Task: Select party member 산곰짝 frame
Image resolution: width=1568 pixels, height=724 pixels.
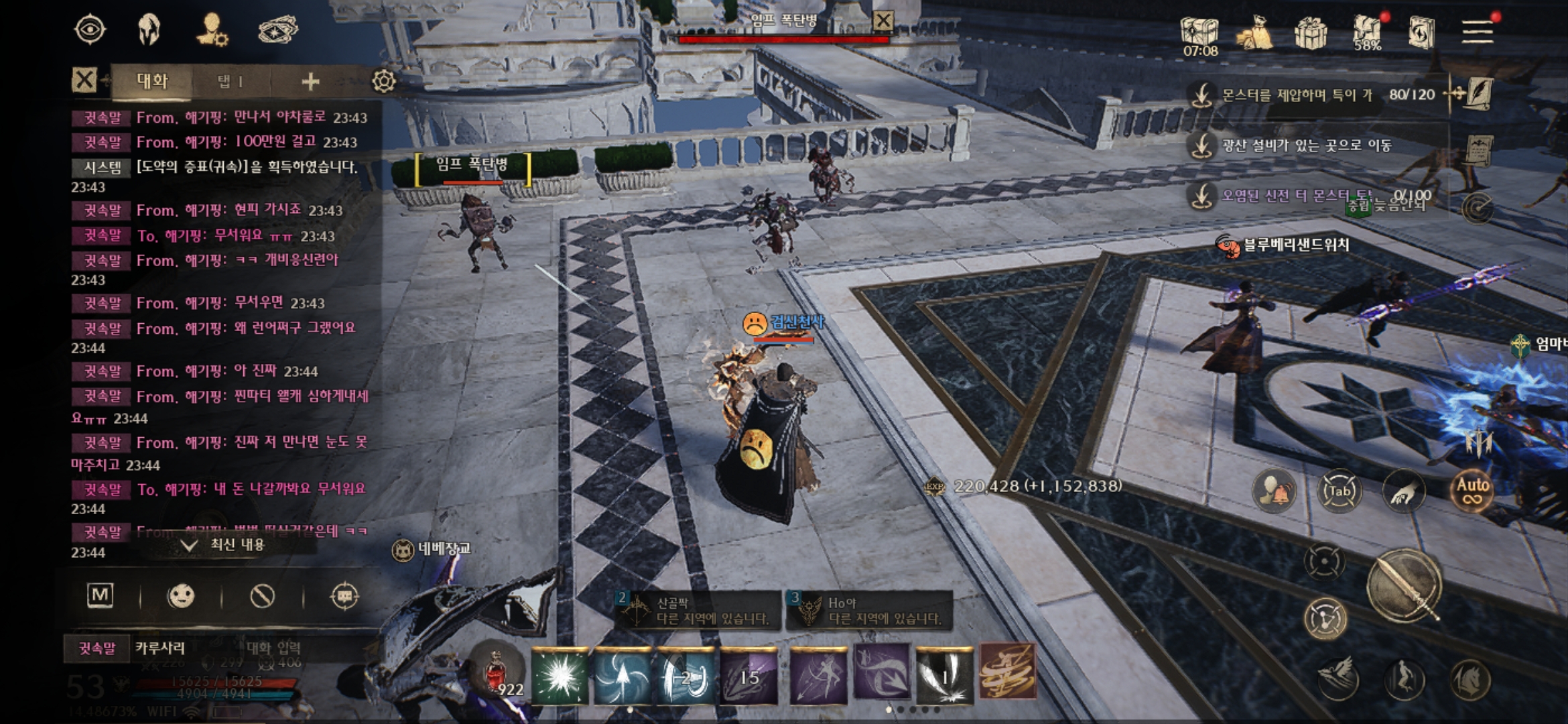Action: 698,610
